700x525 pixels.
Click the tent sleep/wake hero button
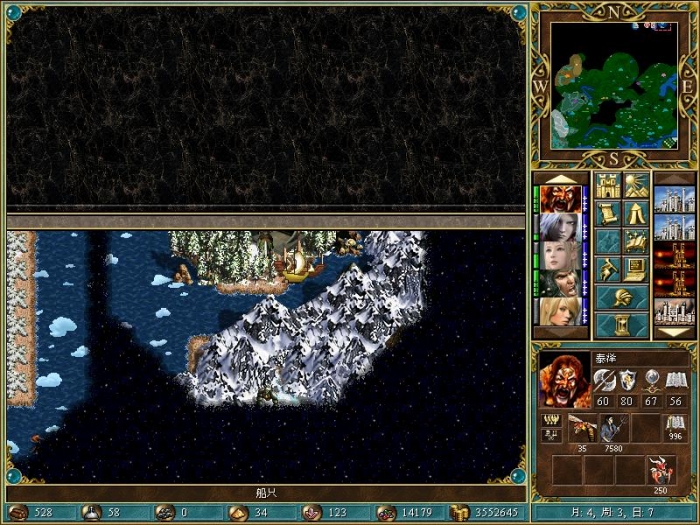(x=636, y=213)
